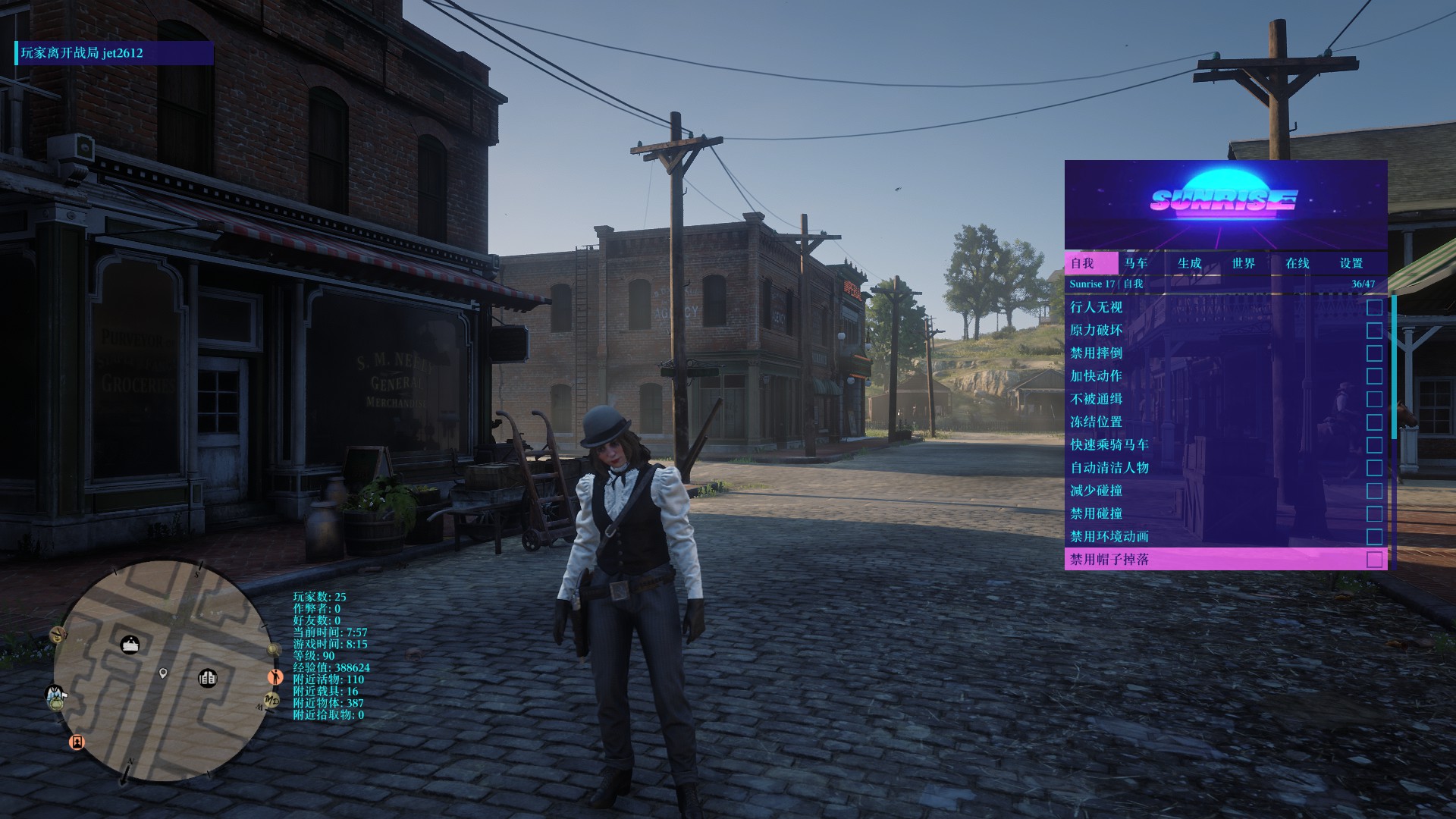Toggle the 行人无视 checkbox
The image size is (1456, 819).
(1374, 307)
